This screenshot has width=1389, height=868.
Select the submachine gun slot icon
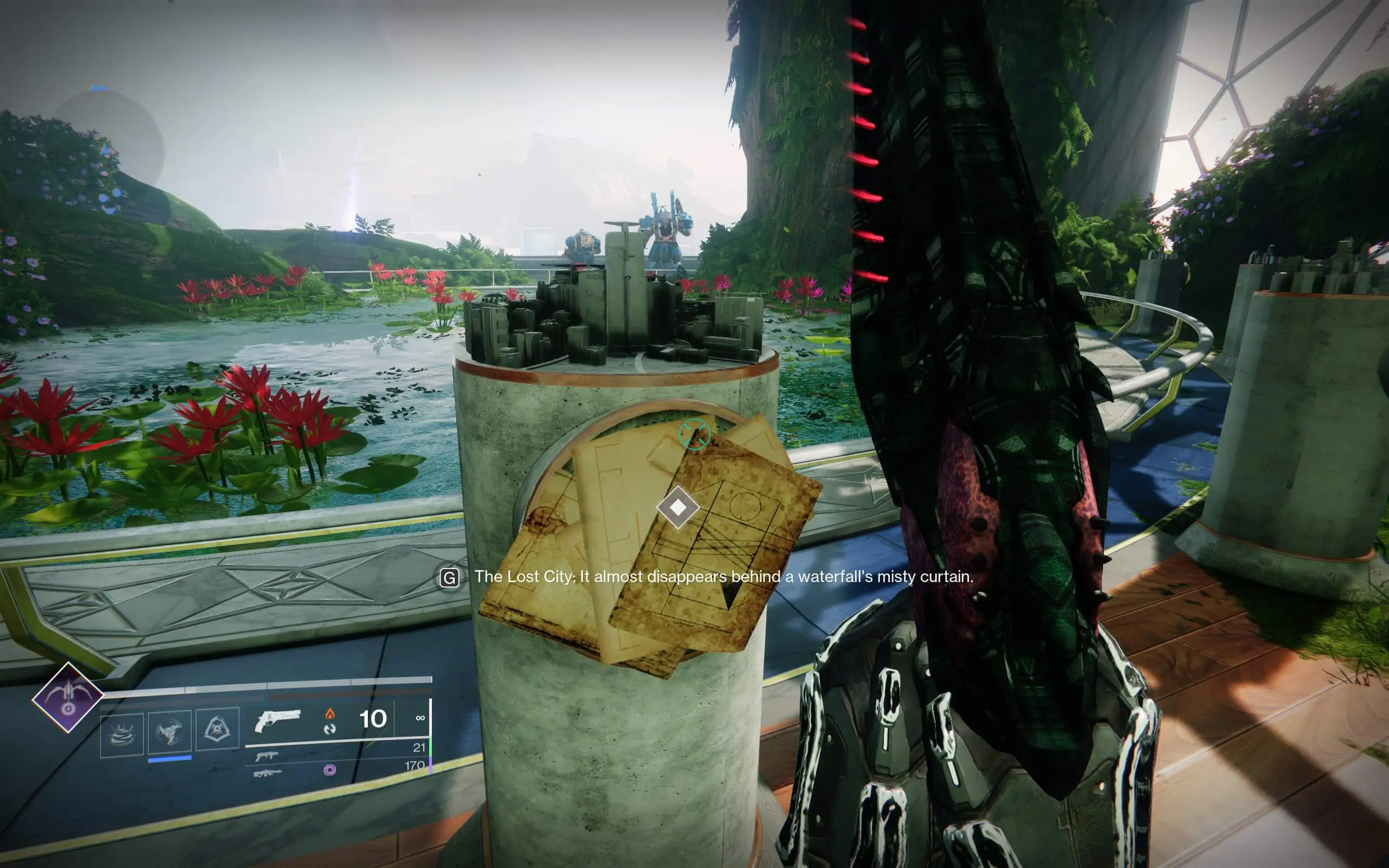[268, 757]
